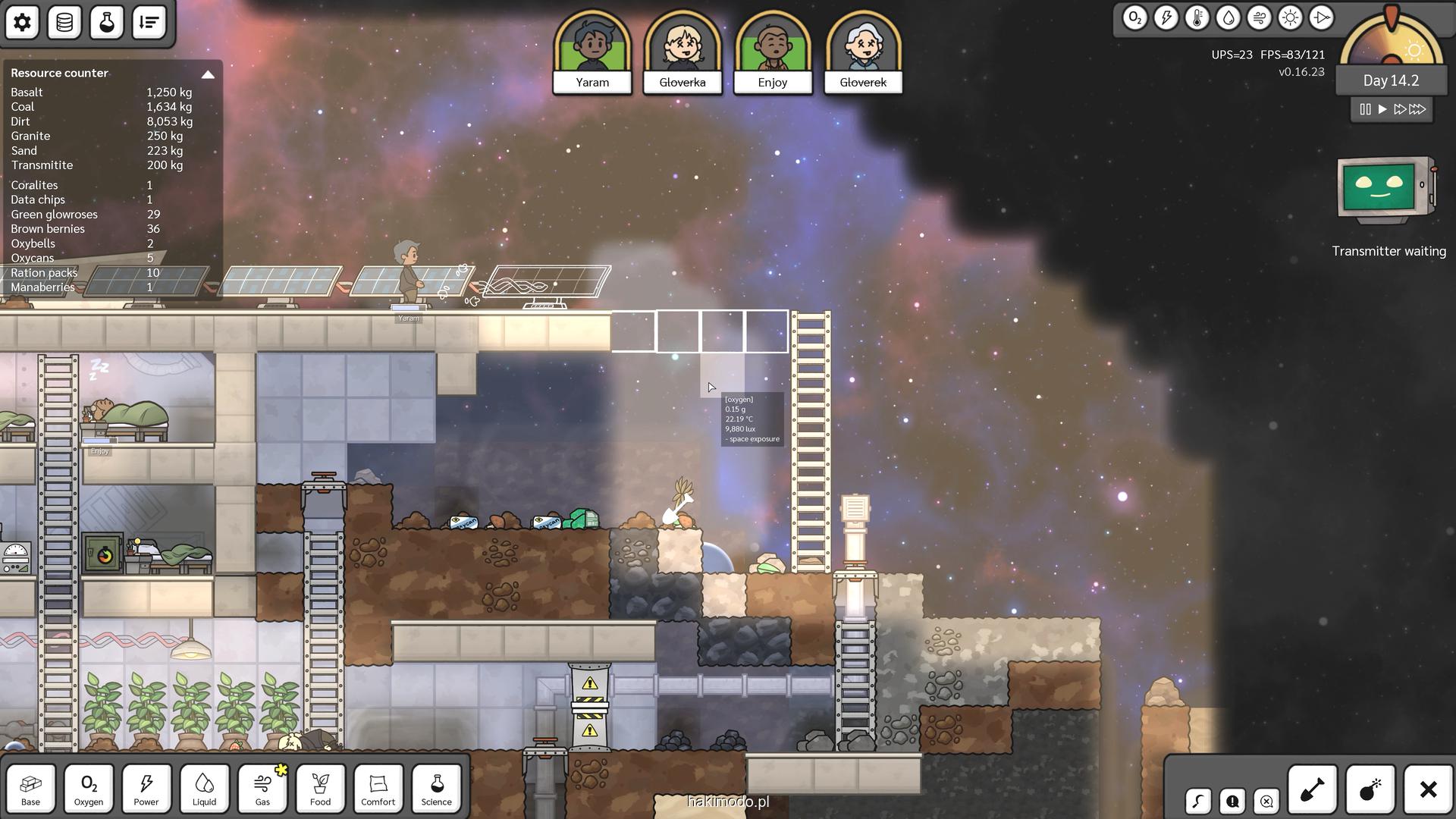Open the Oxygen build category

(89, 789)
